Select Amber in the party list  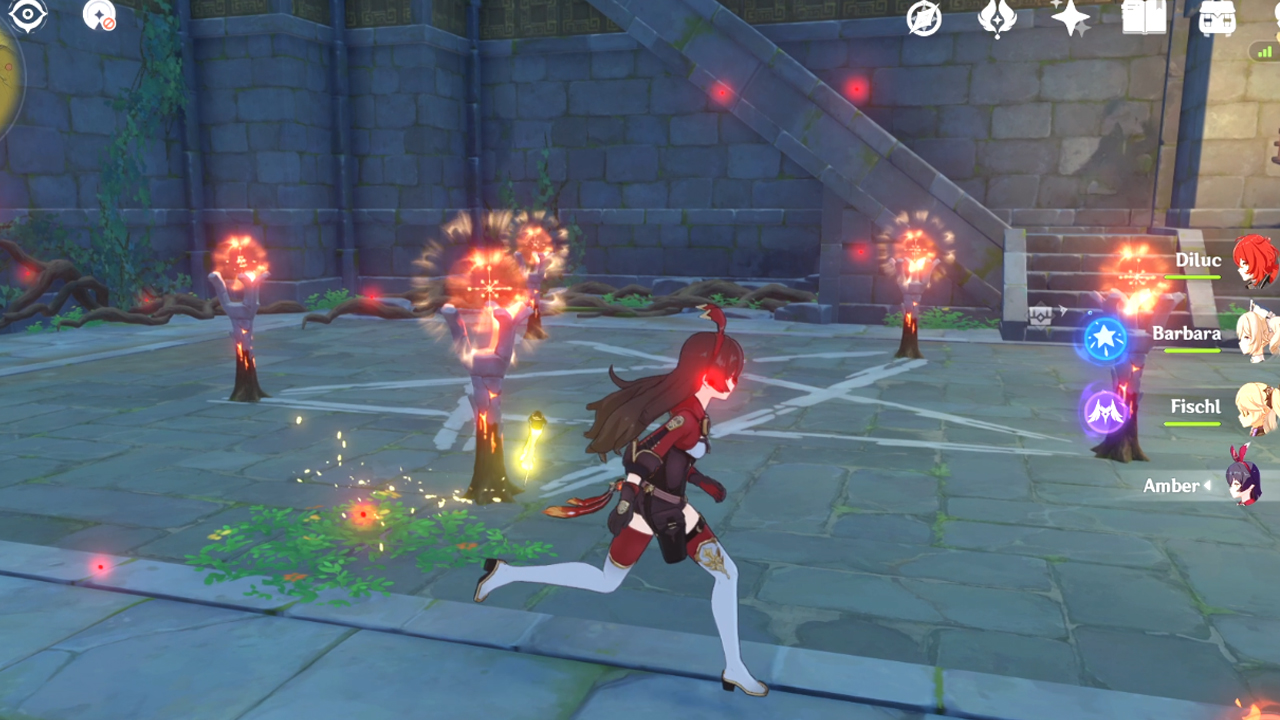[x=1246, y=485]
